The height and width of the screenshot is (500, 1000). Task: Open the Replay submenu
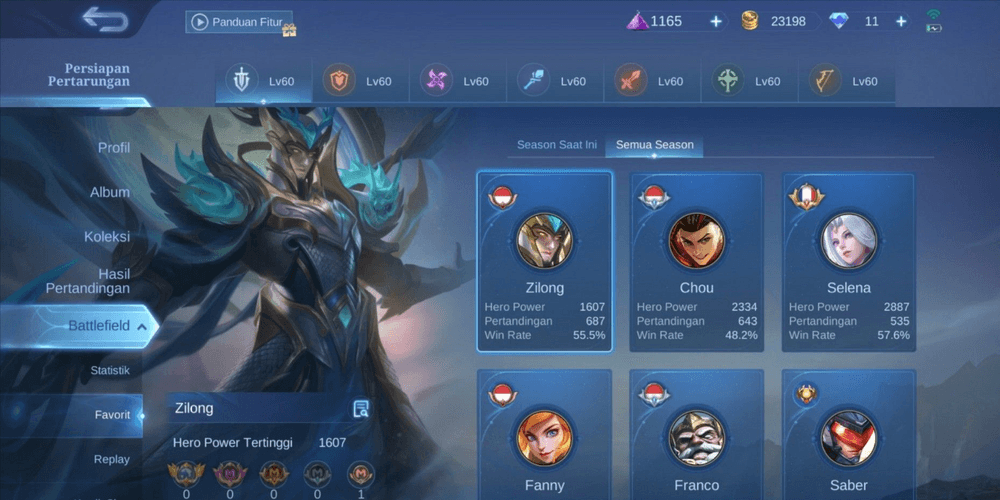click(x=111, y=459)
